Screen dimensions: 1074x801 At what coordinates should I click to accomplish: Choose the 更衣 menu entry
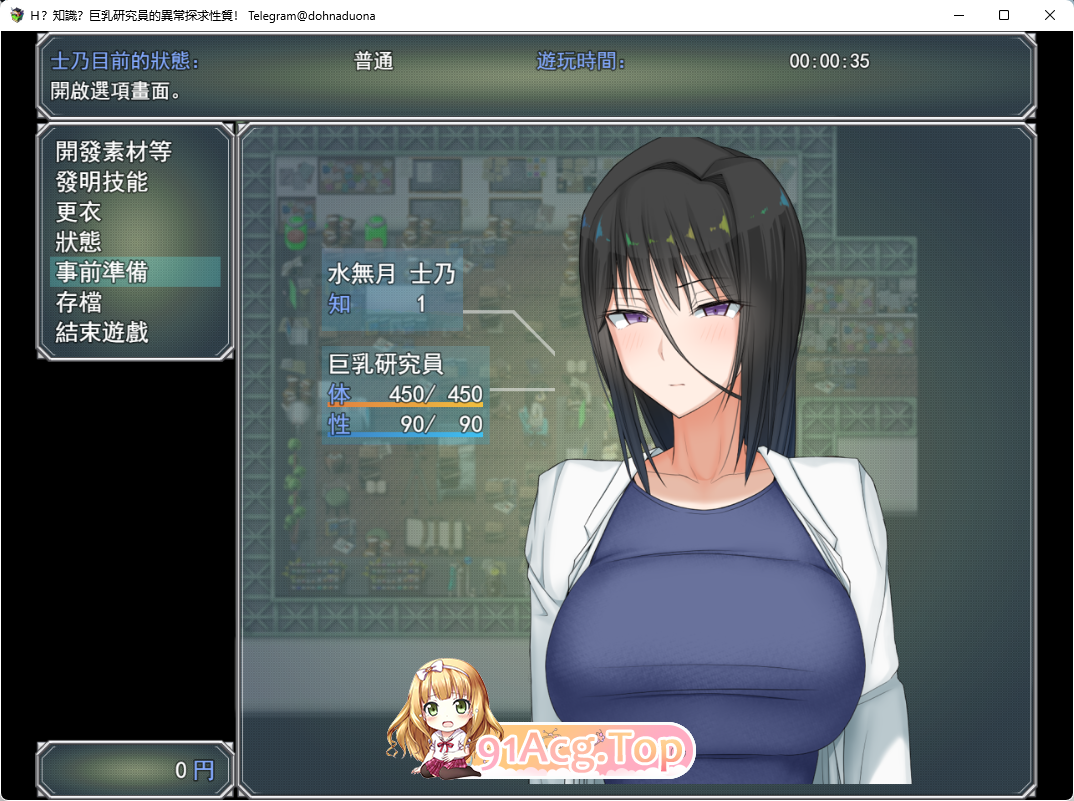click(79, 212)
